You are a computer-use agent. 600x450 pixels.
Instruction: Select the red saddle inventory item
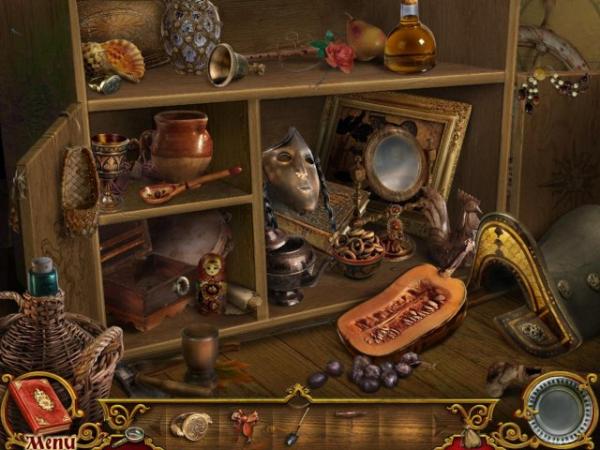point(244,424)
